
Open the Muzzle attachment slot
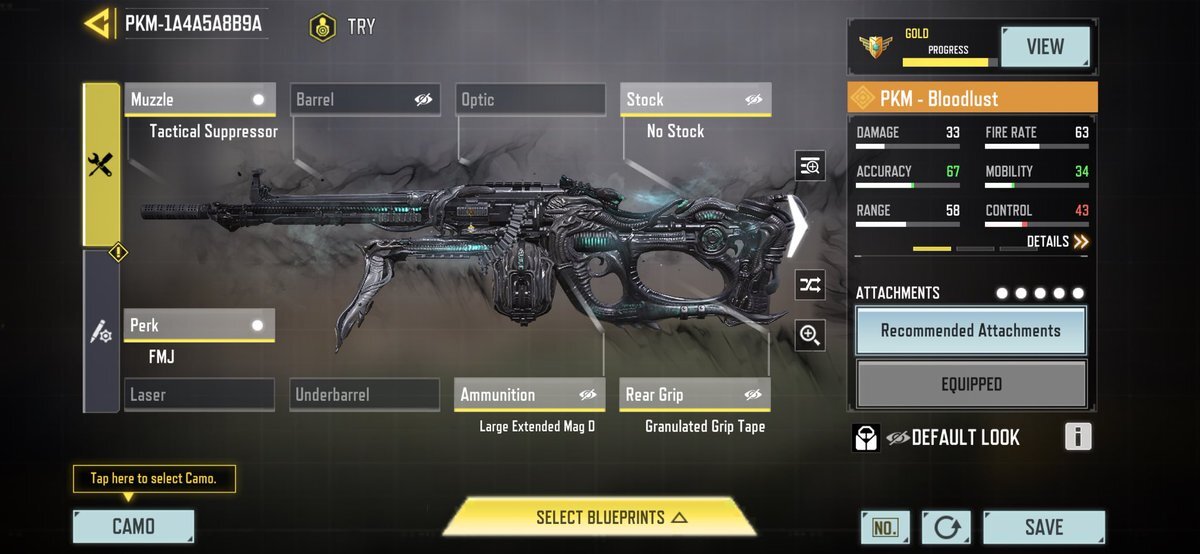click(x=200, y=100)
